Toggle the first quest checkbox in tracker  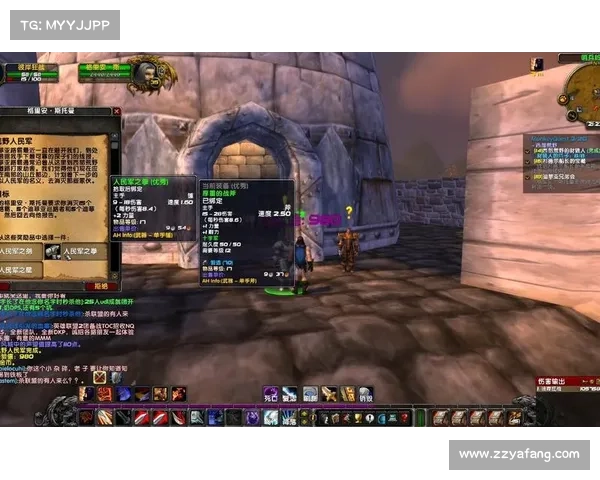(529, 149)
